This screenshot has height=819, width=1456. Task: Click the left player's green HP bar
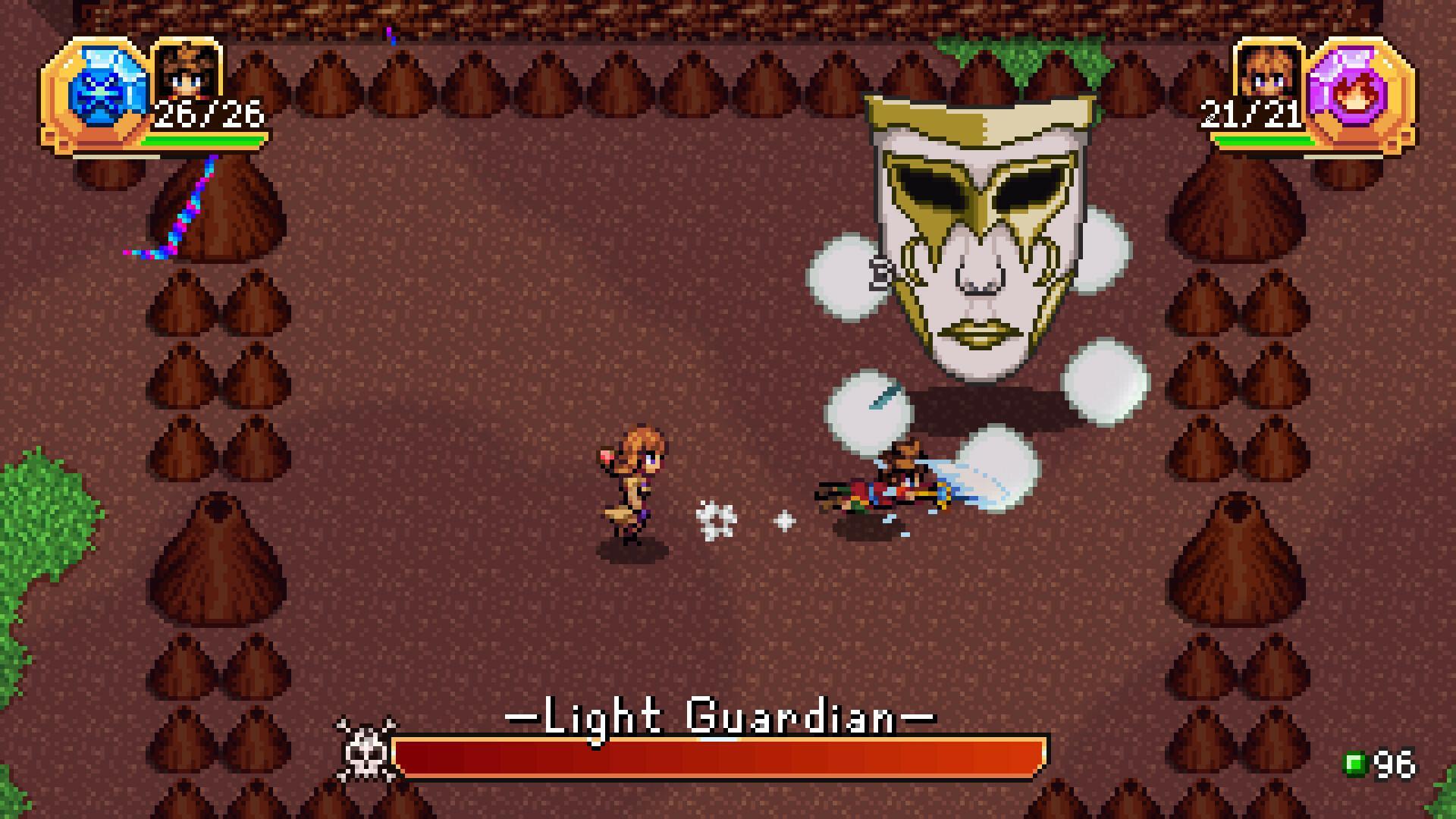pyautogui.click(x=206, y=142)
